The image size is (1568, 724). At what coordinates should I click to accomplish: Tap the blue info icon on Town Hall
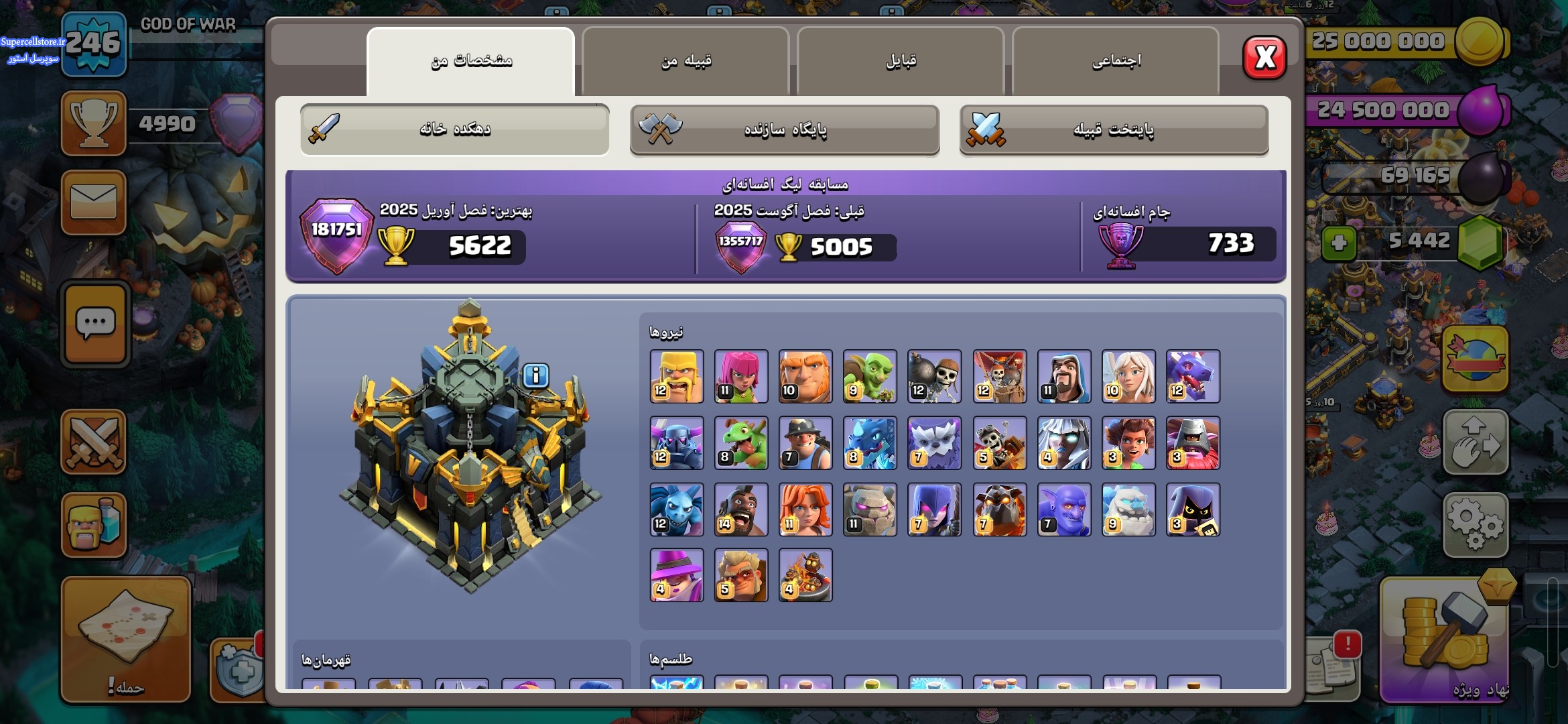point(535,375)
